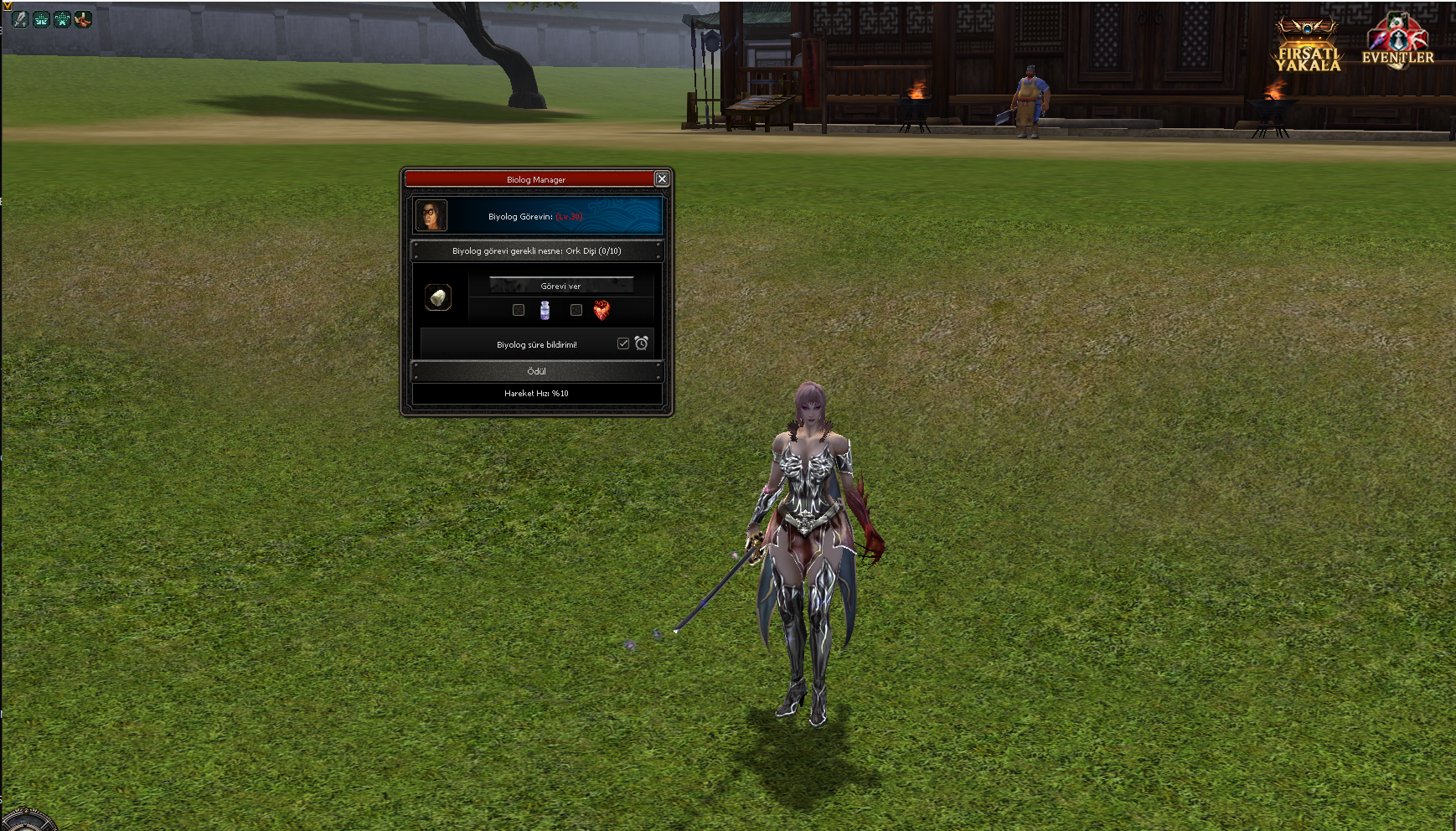
Task: Click the red boot buff icon
Action: [83, 19]
